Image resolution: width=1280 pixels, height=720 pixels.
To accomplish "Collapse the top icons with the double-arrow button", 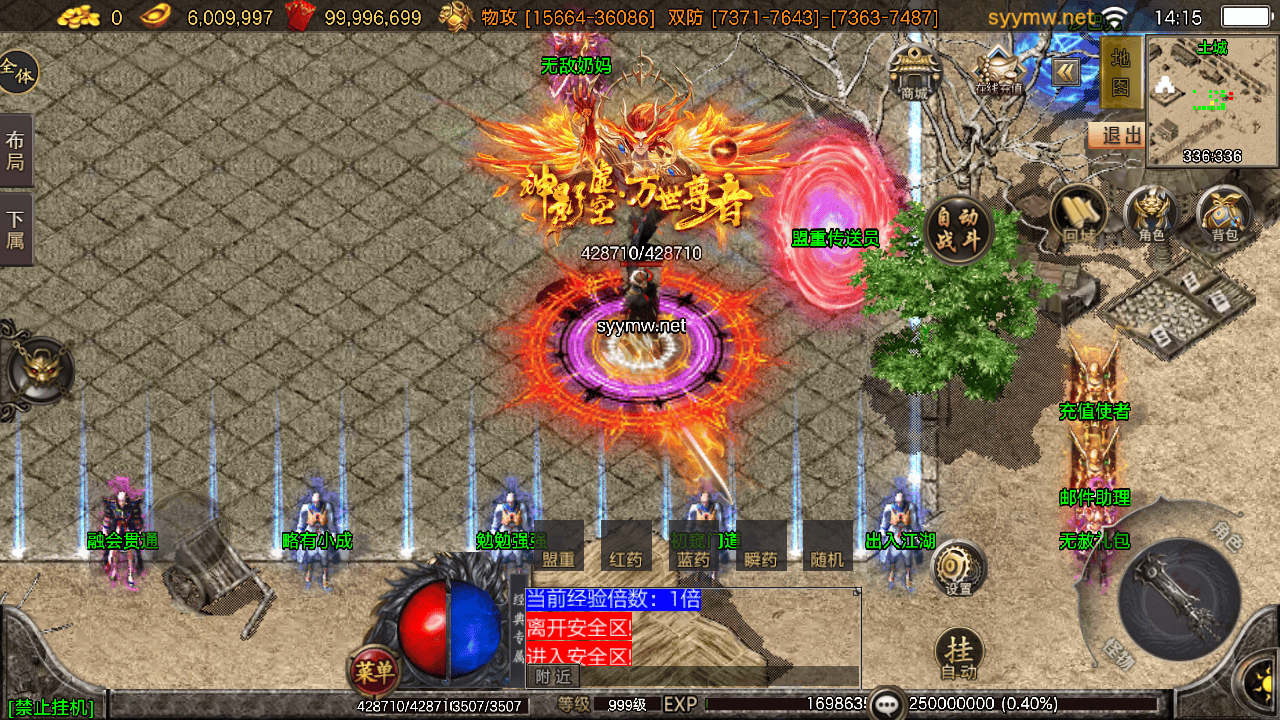I will pyautogui.click(x=1064, y=71).
